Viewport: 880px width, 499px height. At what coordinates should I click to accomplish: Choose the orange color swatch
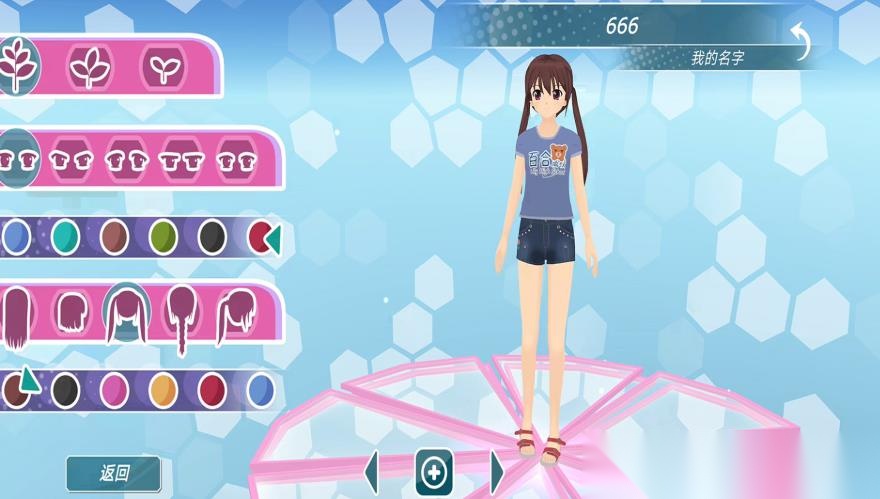point(163,389)
